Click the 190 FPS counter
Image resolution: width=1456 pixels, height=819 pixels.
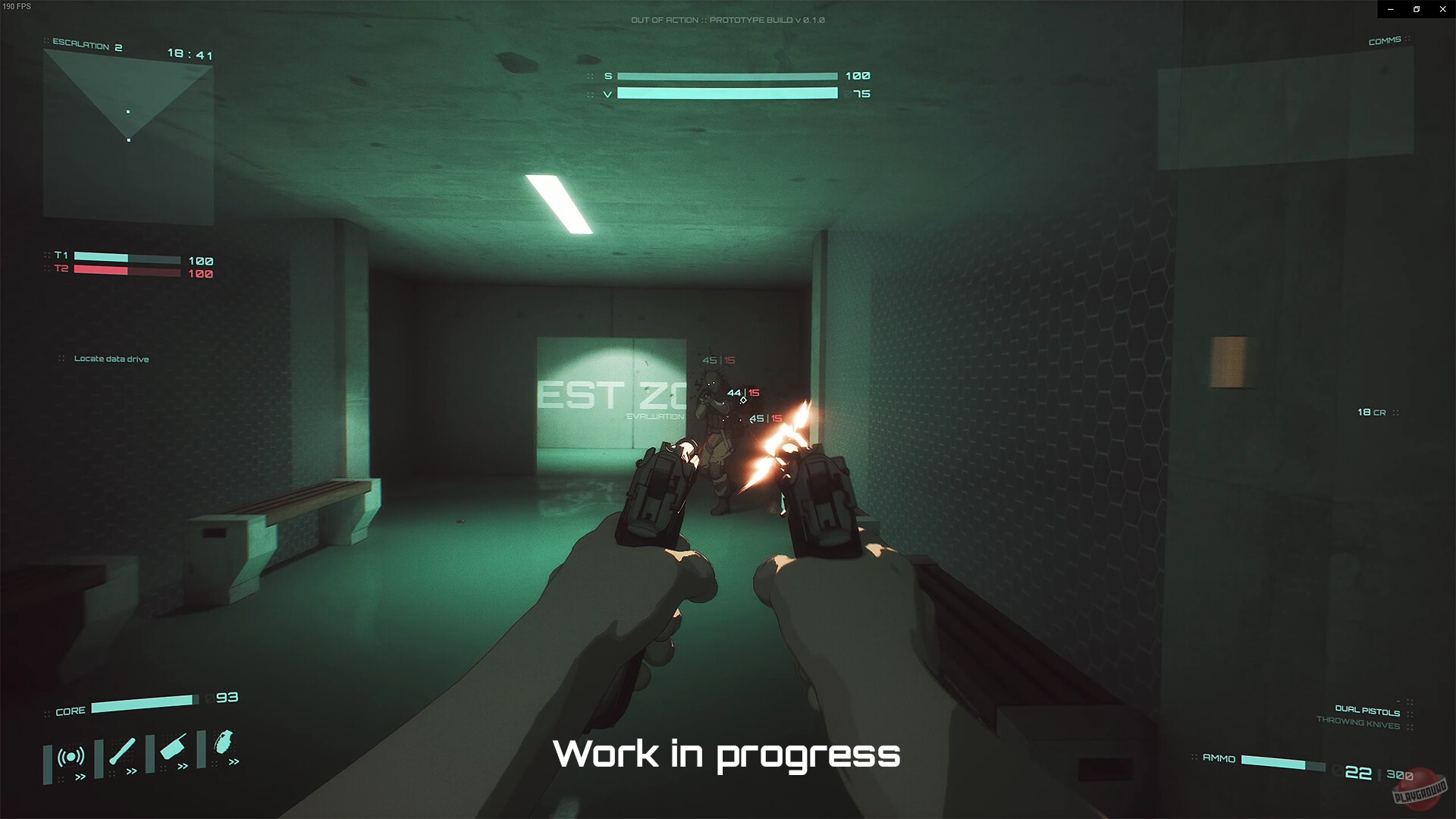click(17, 6)
